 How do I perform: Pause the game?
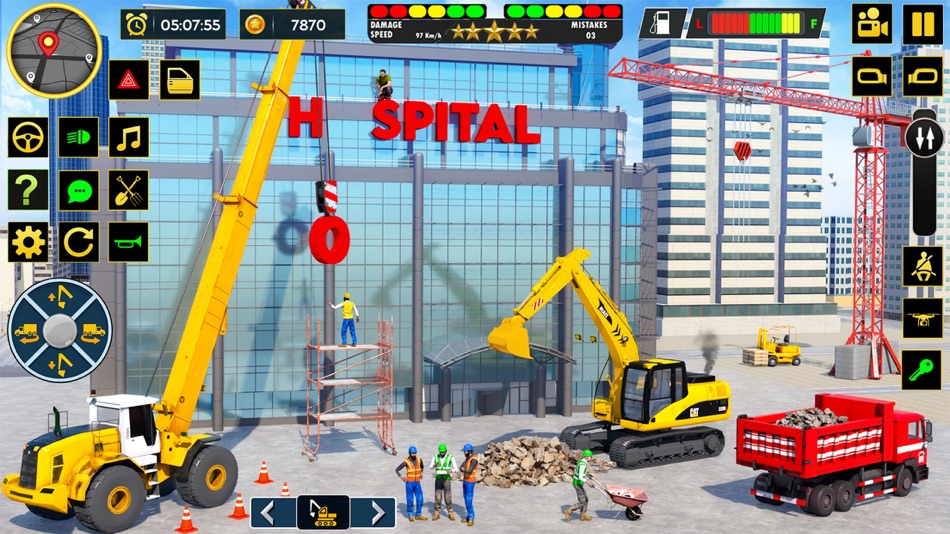pos(923,24)
